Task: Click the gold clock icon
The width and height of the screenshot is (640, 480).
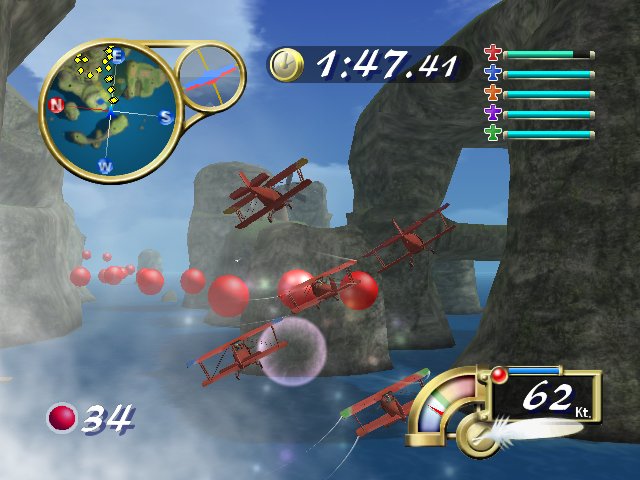Action: [x=285, y=65]
